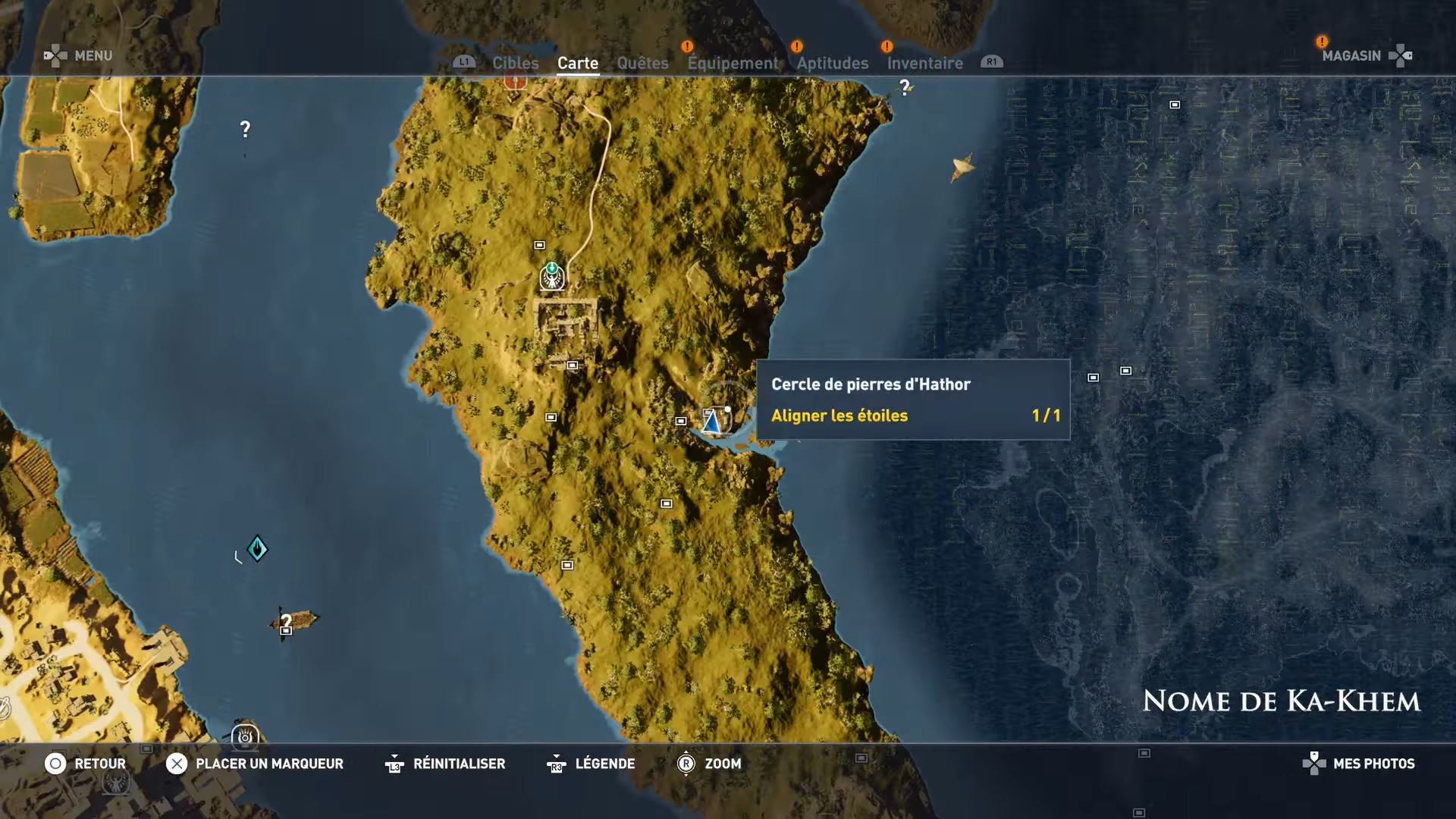This screenshot has height=819, width=1456.
Task: Open the Inventaire tab
Action: pos(924,63)
